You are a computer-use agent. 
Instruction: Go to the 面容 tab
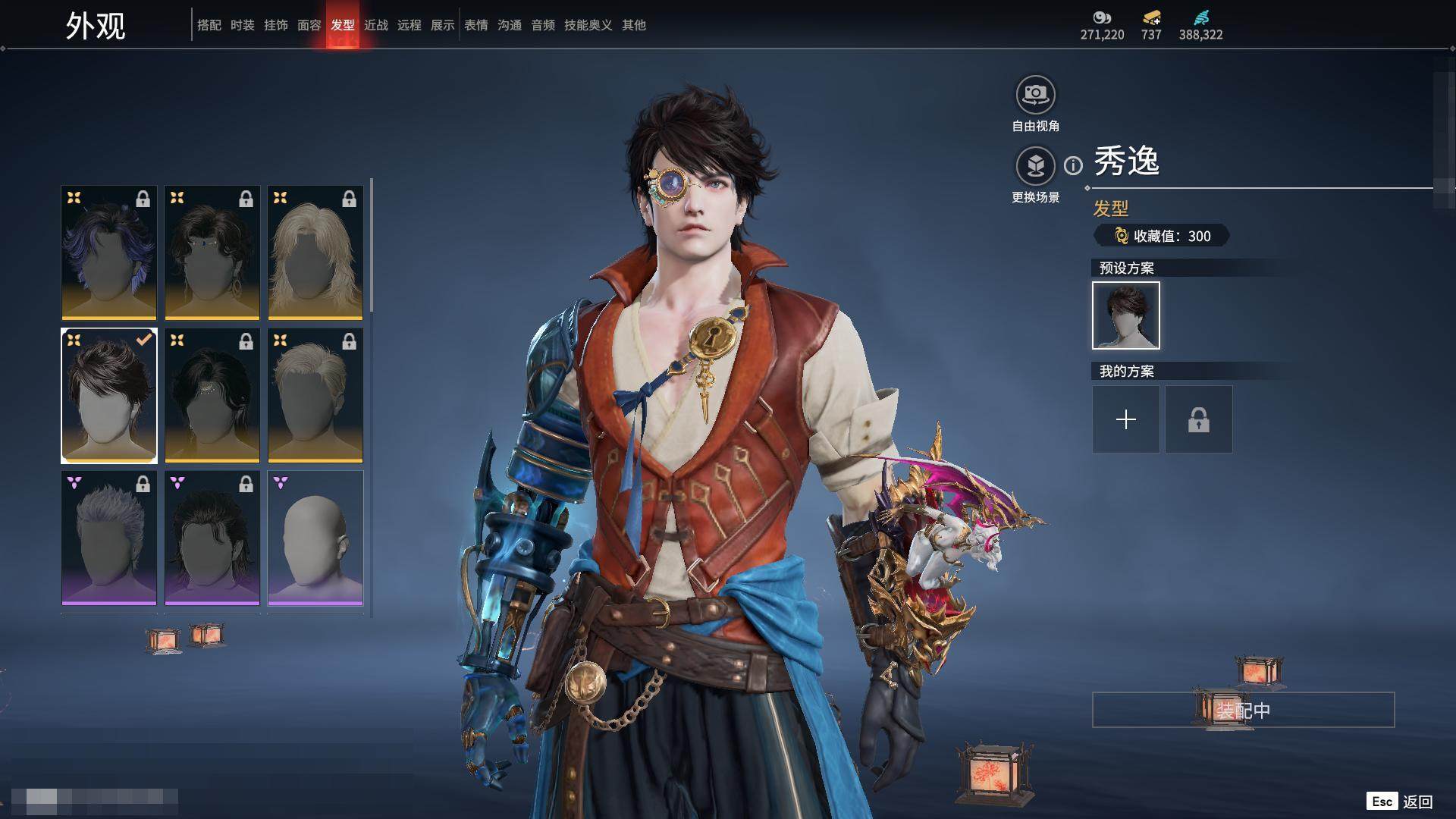[x=309, y=25]
